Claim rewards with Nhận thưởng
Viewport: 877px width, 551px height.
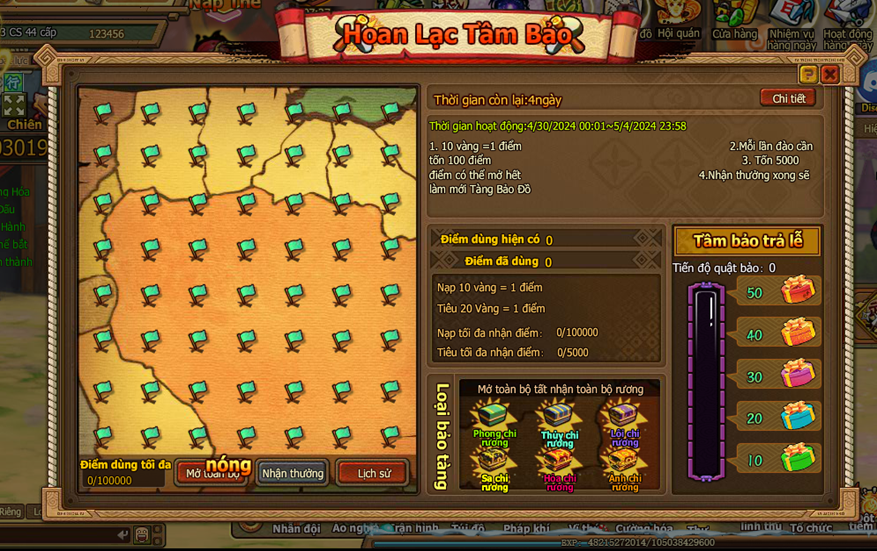[x=292, y=473]
